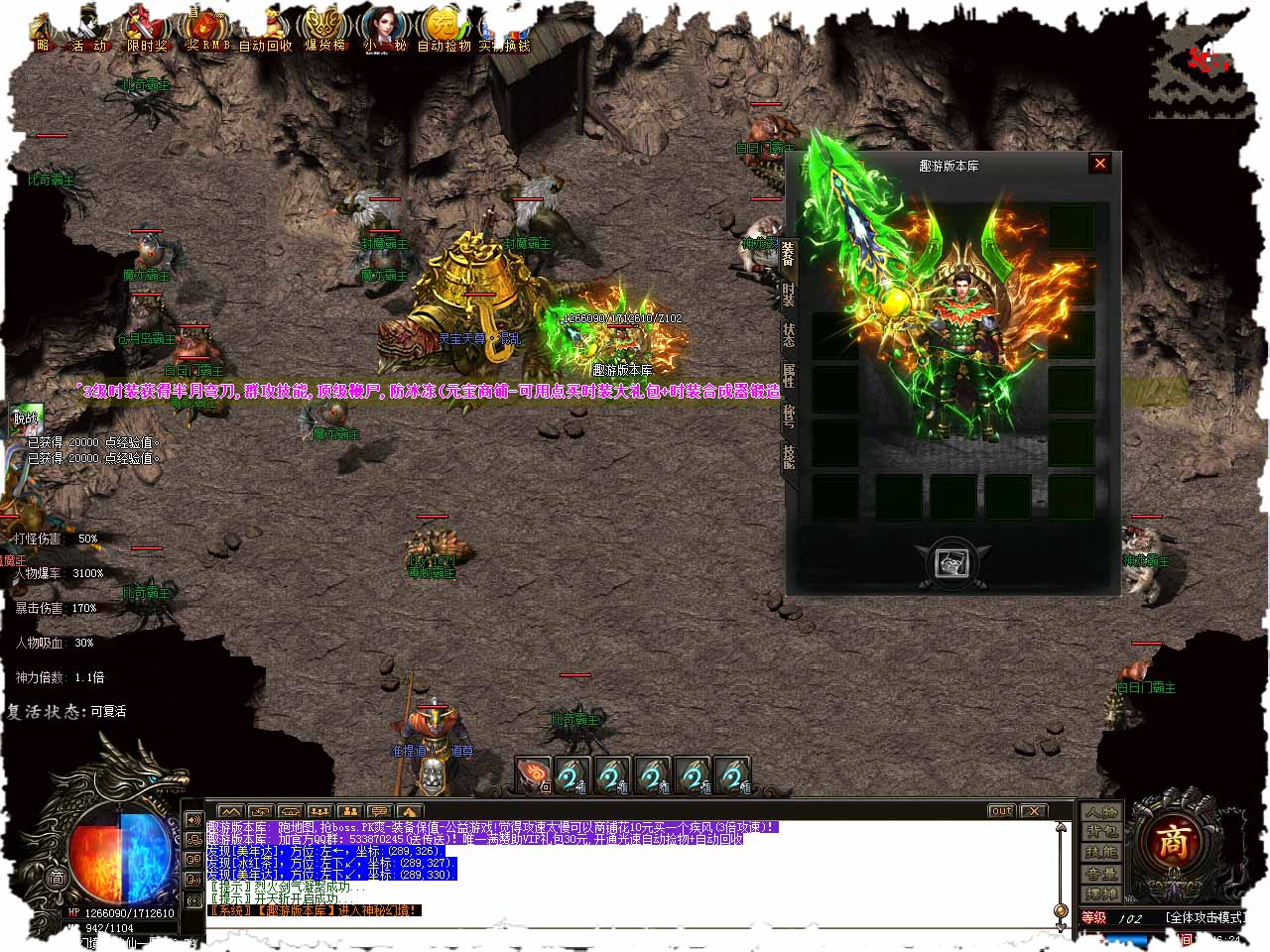Open the 称号 titles tab

pyautogui.click(x=788, y=416)
